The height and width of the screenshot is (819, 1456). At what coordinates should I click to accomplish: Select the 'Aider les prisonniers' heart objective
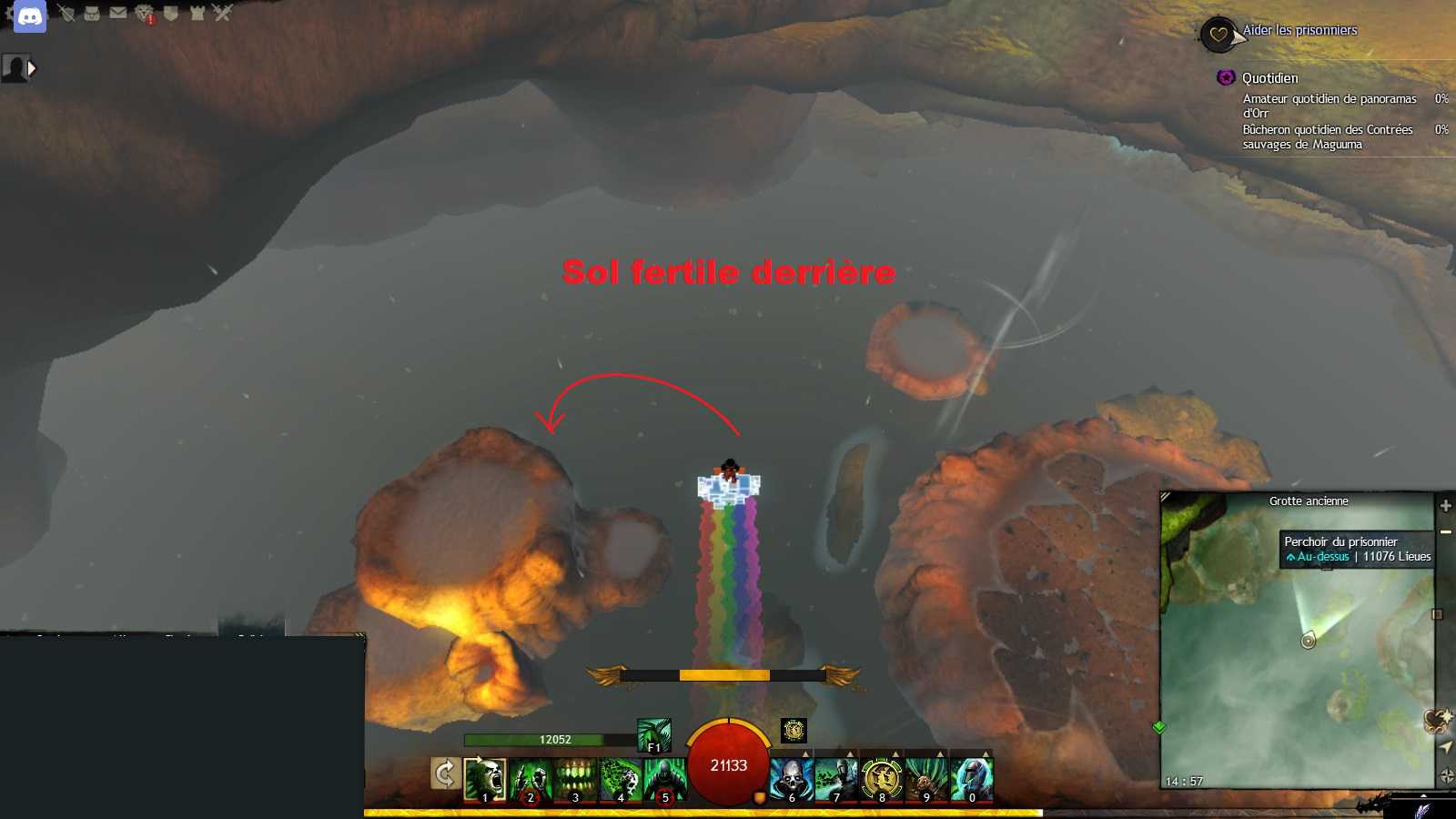click(x=1218, y=35)
